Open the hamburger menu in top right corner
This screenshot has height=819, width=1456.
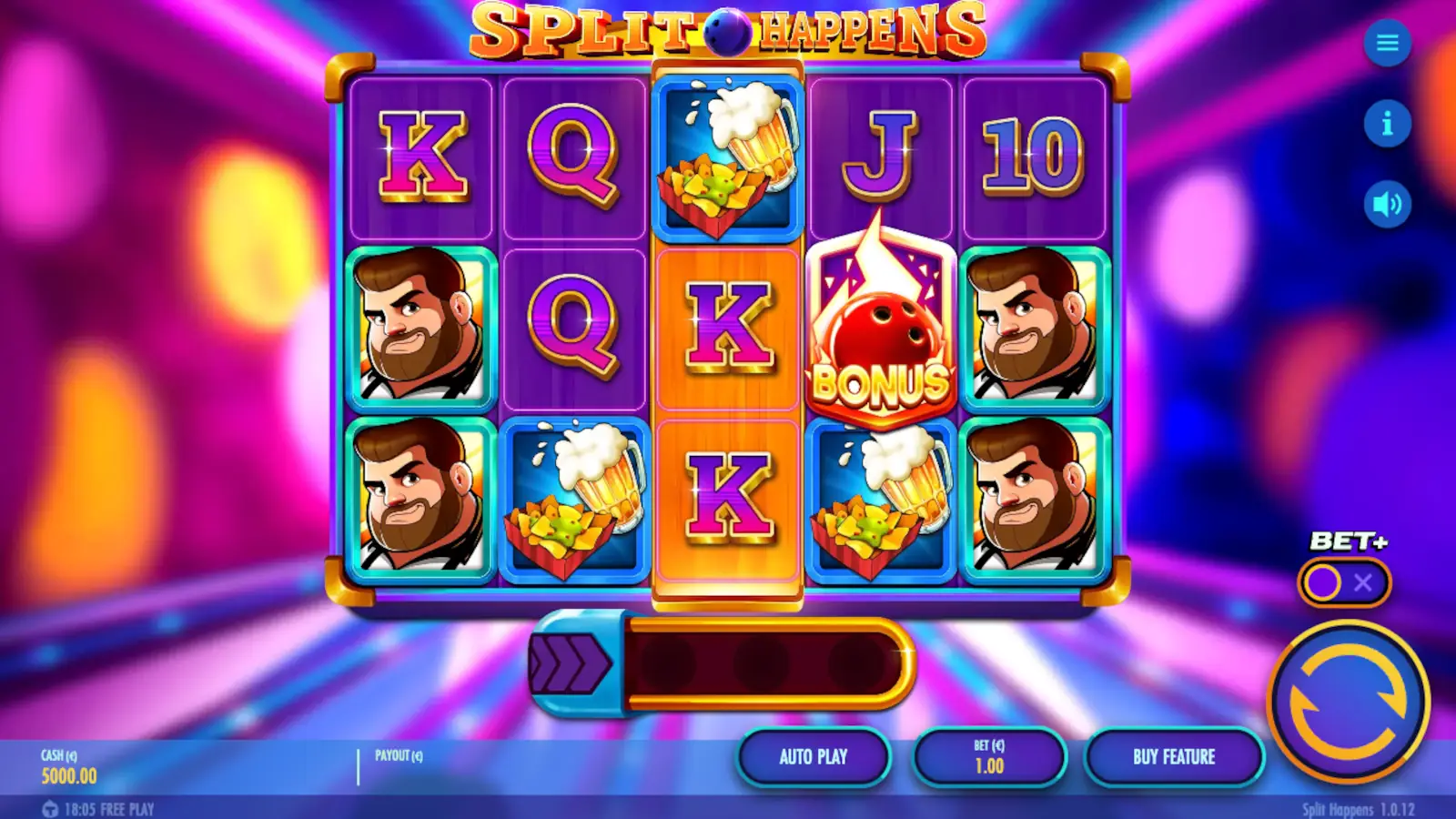[x=1387, y=44]
